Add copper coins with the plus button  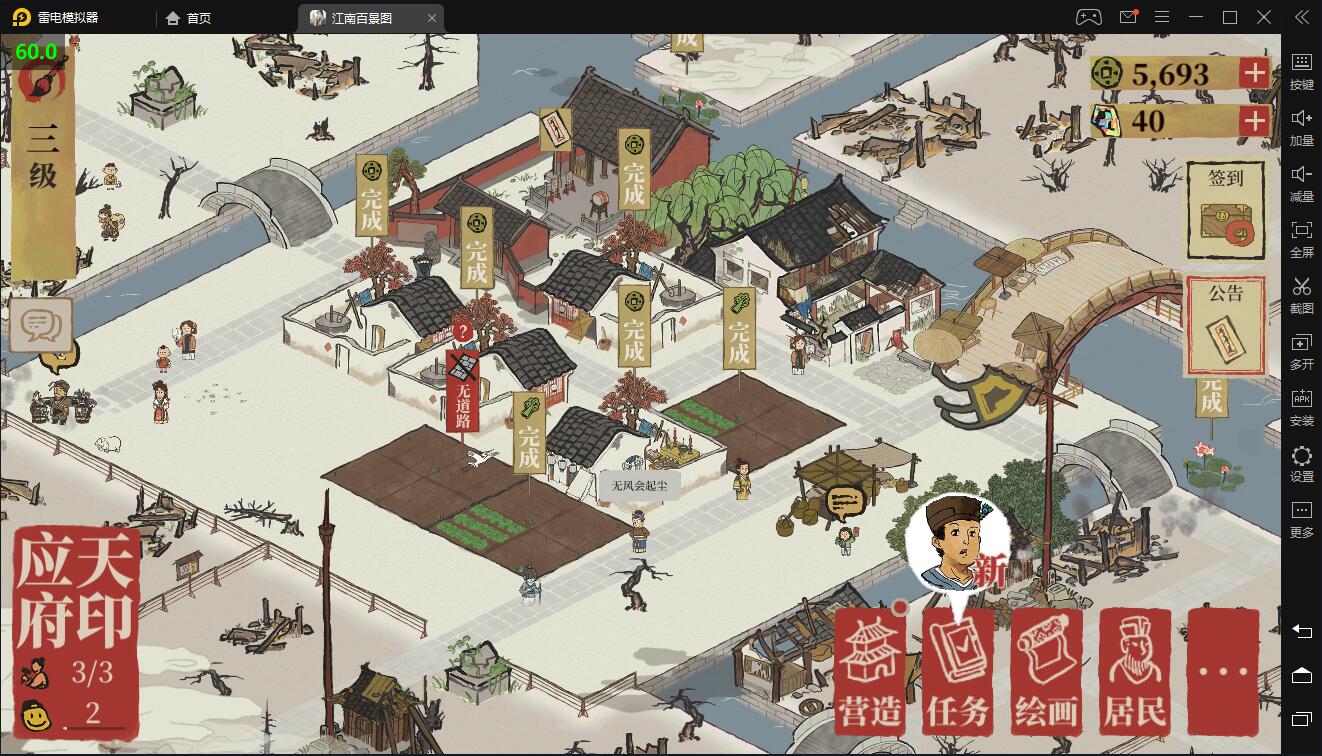point(1254,73)
